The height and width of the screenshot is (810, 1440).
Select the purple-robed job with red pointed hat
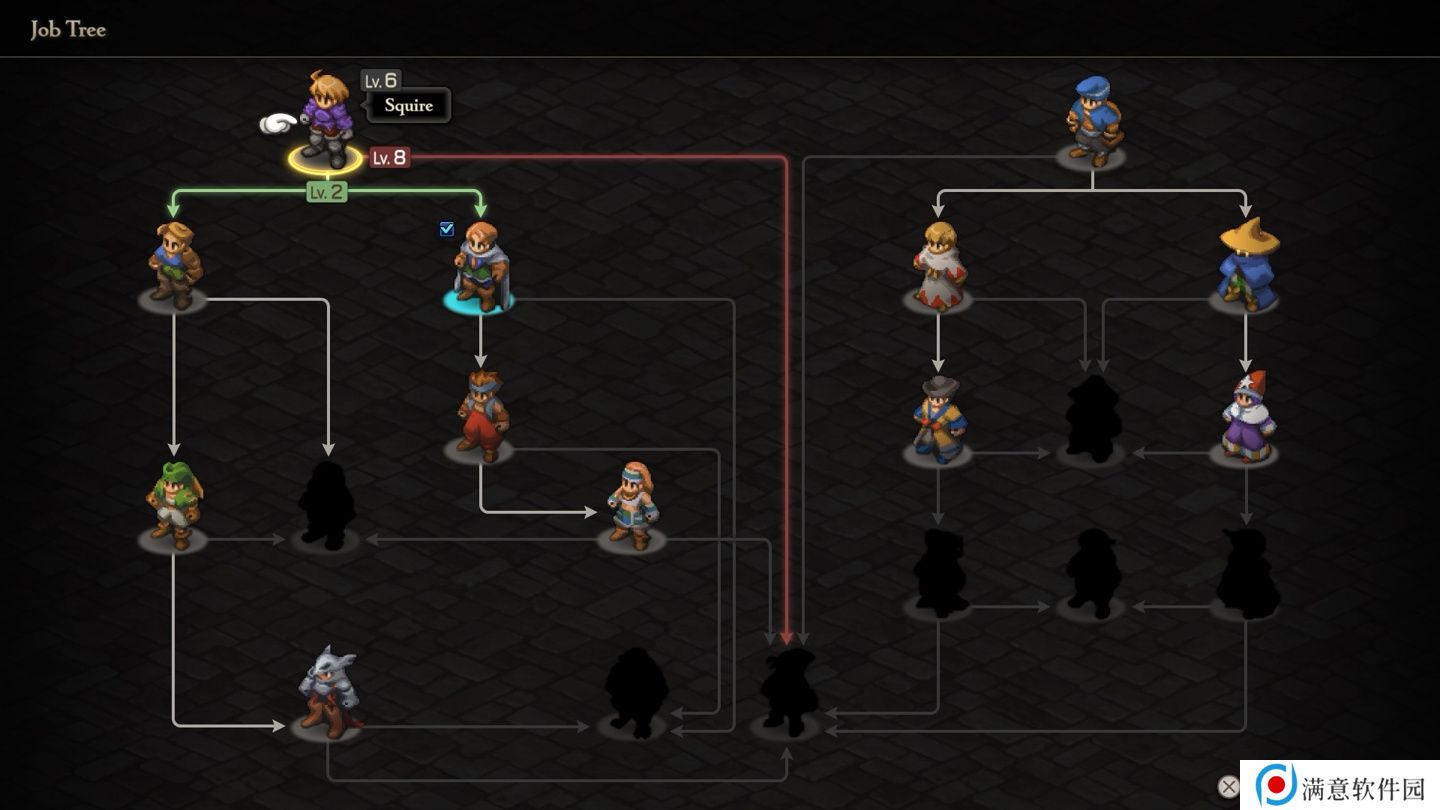1246,417
